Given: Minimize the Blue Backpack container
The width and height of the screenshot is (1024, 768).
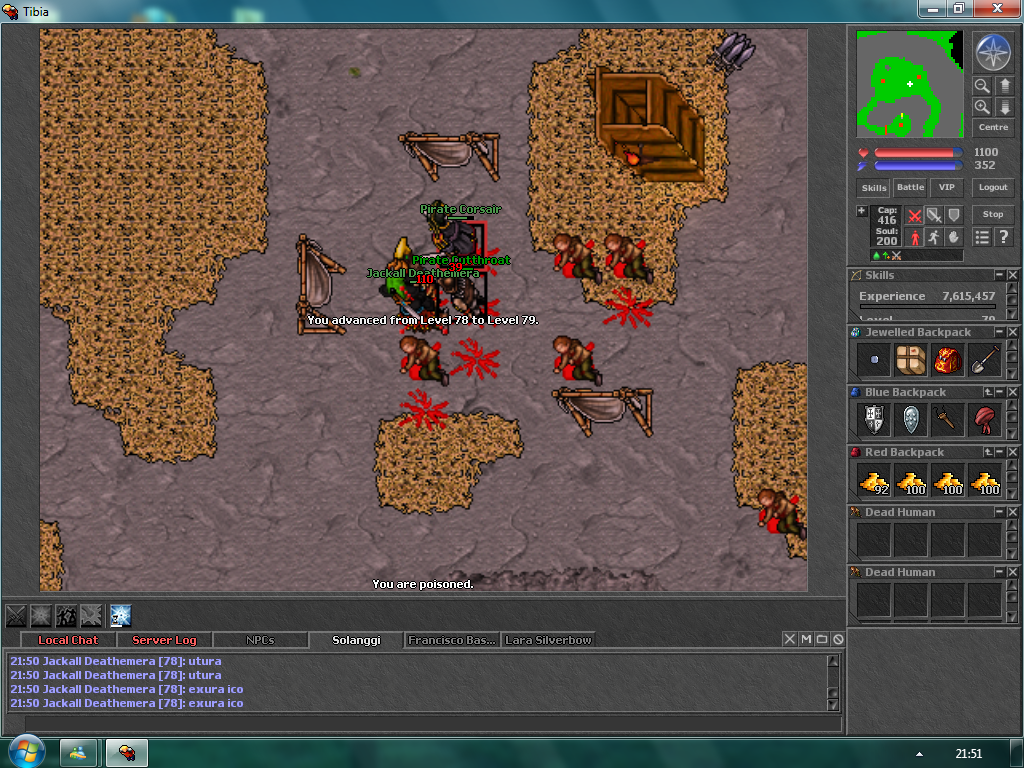Looking at the screenshot, I should coord(1001,392).
